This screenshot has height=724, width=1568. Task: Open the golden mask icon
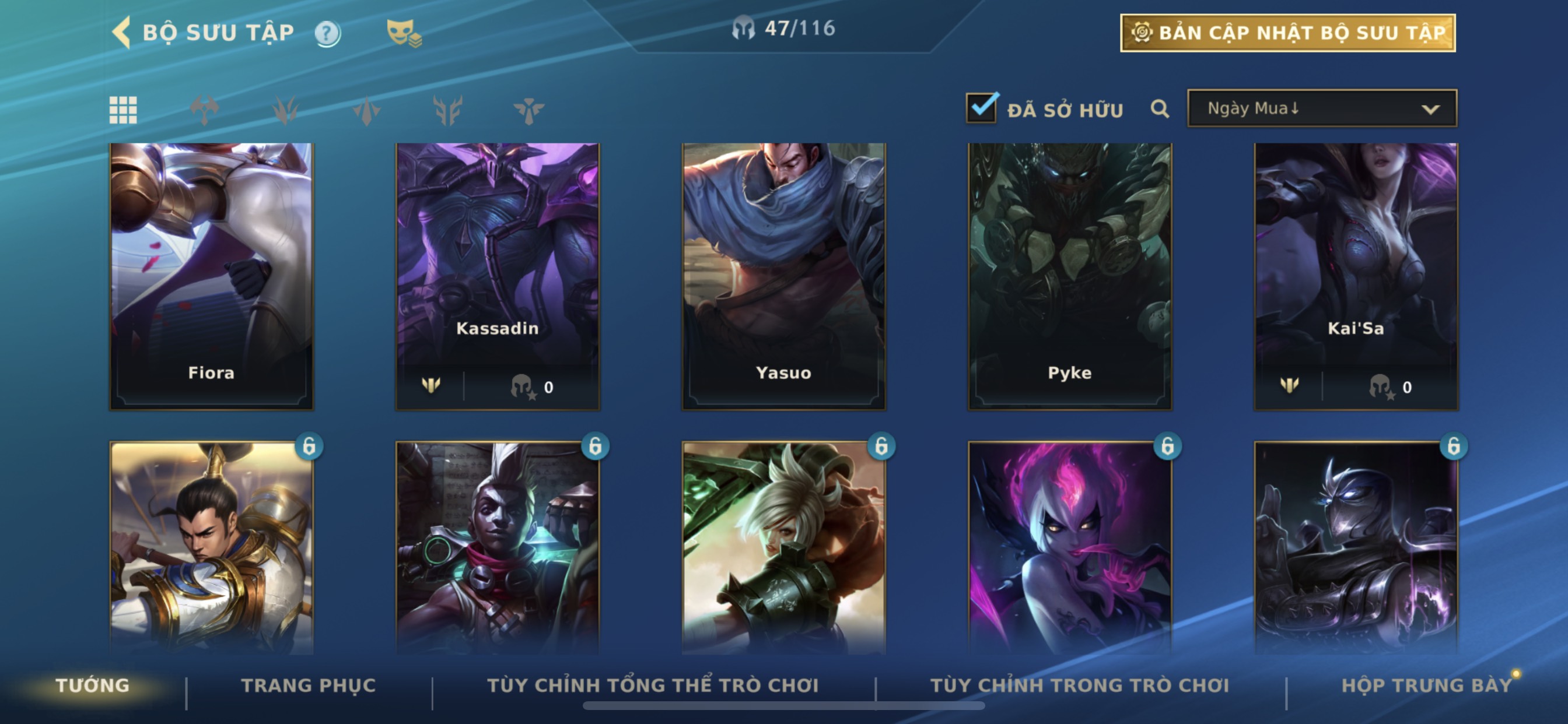(x=403, y=33)
